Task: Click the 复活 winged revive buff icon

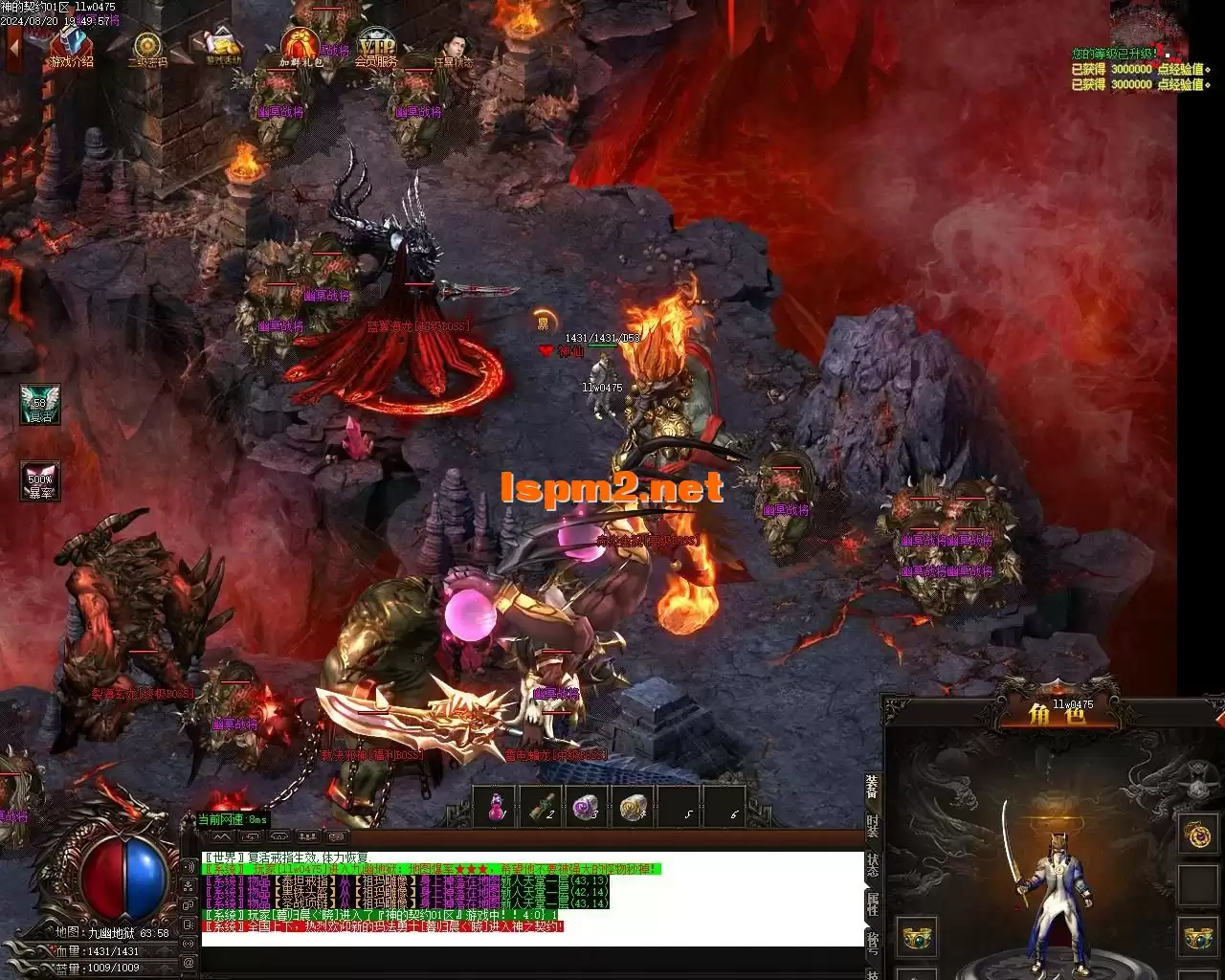Action: click(40, 404)
